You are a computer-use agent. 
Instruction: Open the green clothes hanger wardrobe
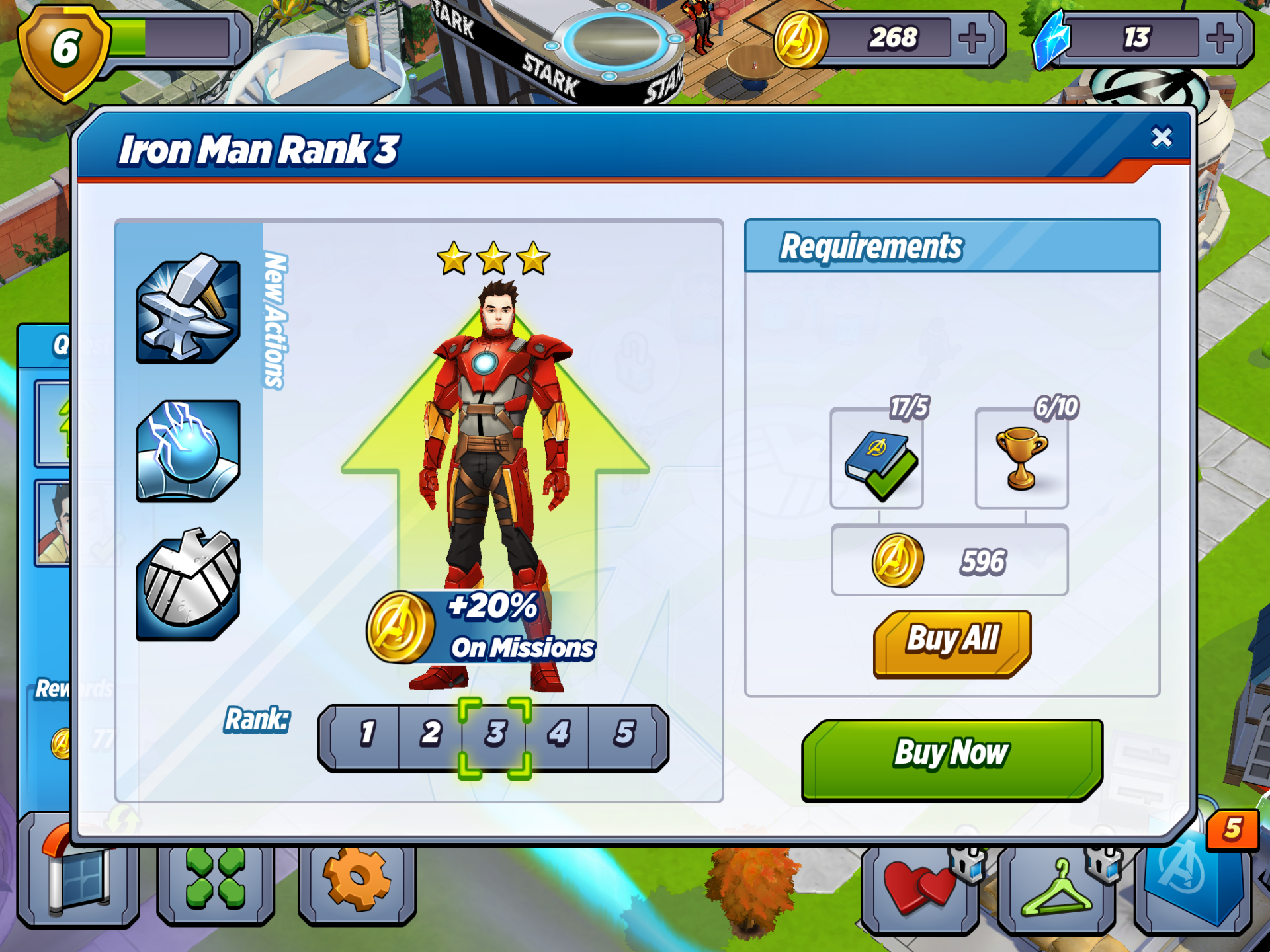pos(1056,889)
